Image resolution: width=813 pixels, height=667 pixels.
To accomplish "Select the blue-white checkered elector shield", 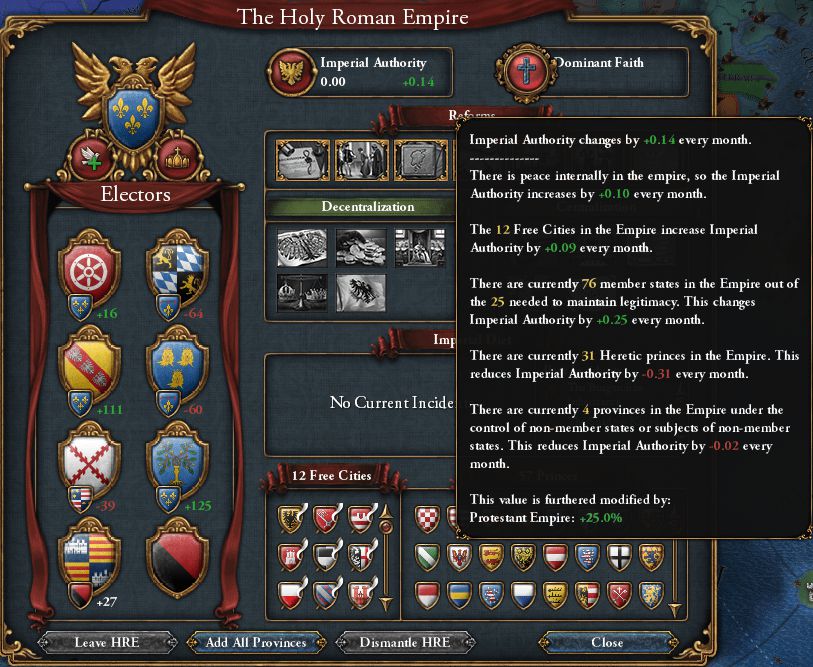I will point(177,270).
